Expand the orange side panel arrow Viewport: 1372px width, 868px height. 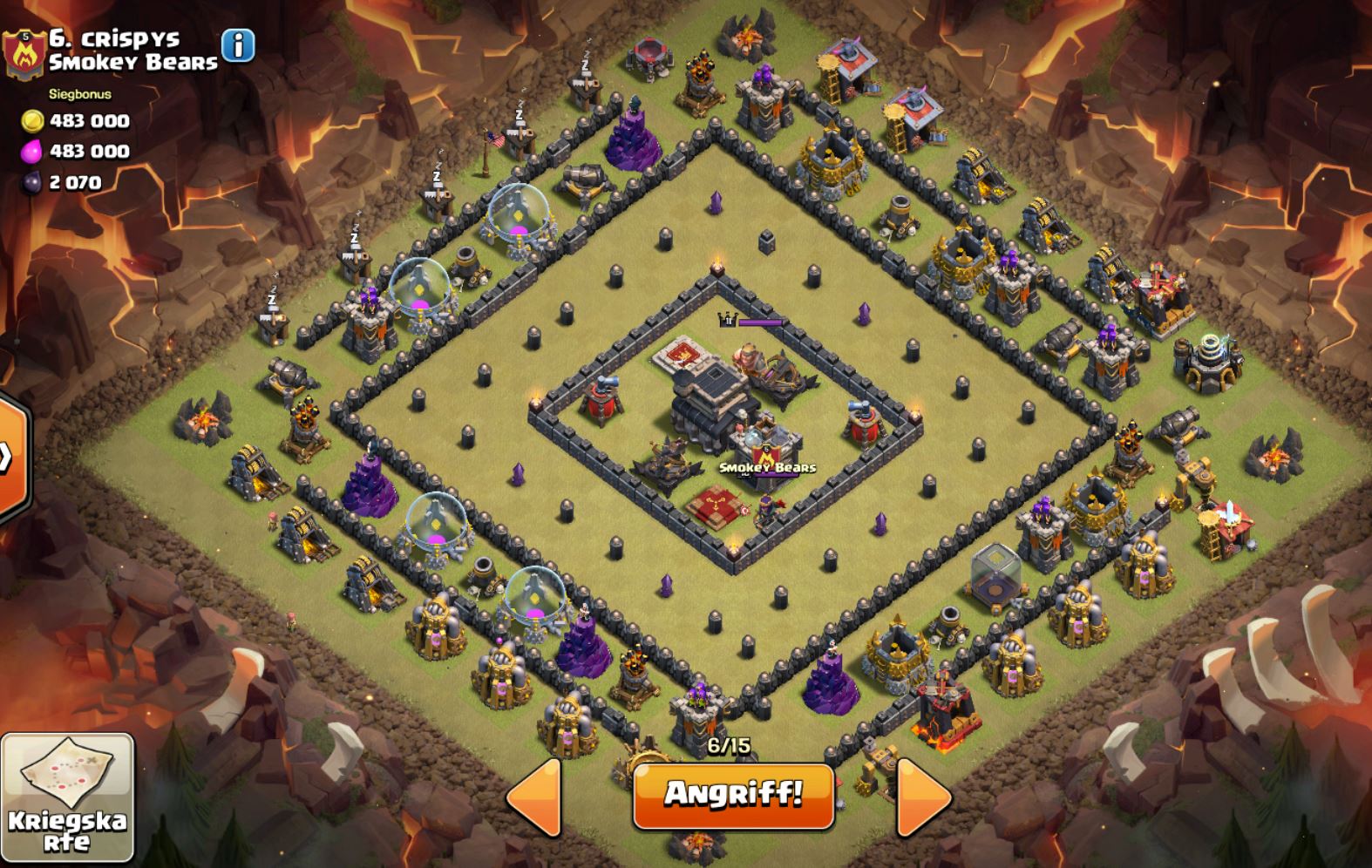coord(9,456)
